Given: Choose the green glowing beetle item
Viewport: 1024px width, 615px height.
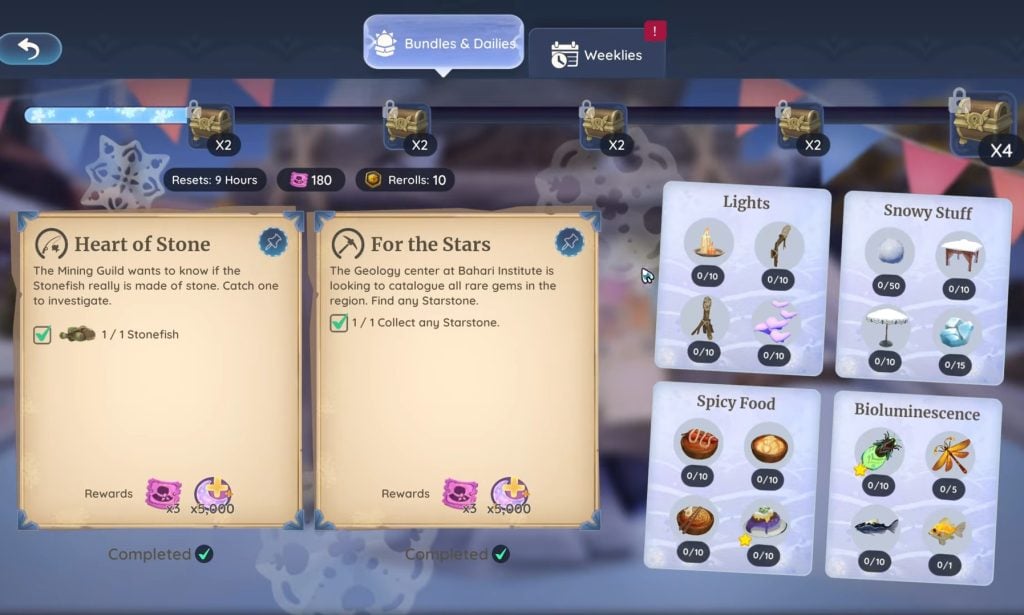Looking at the screenshot, I should 879,451.
